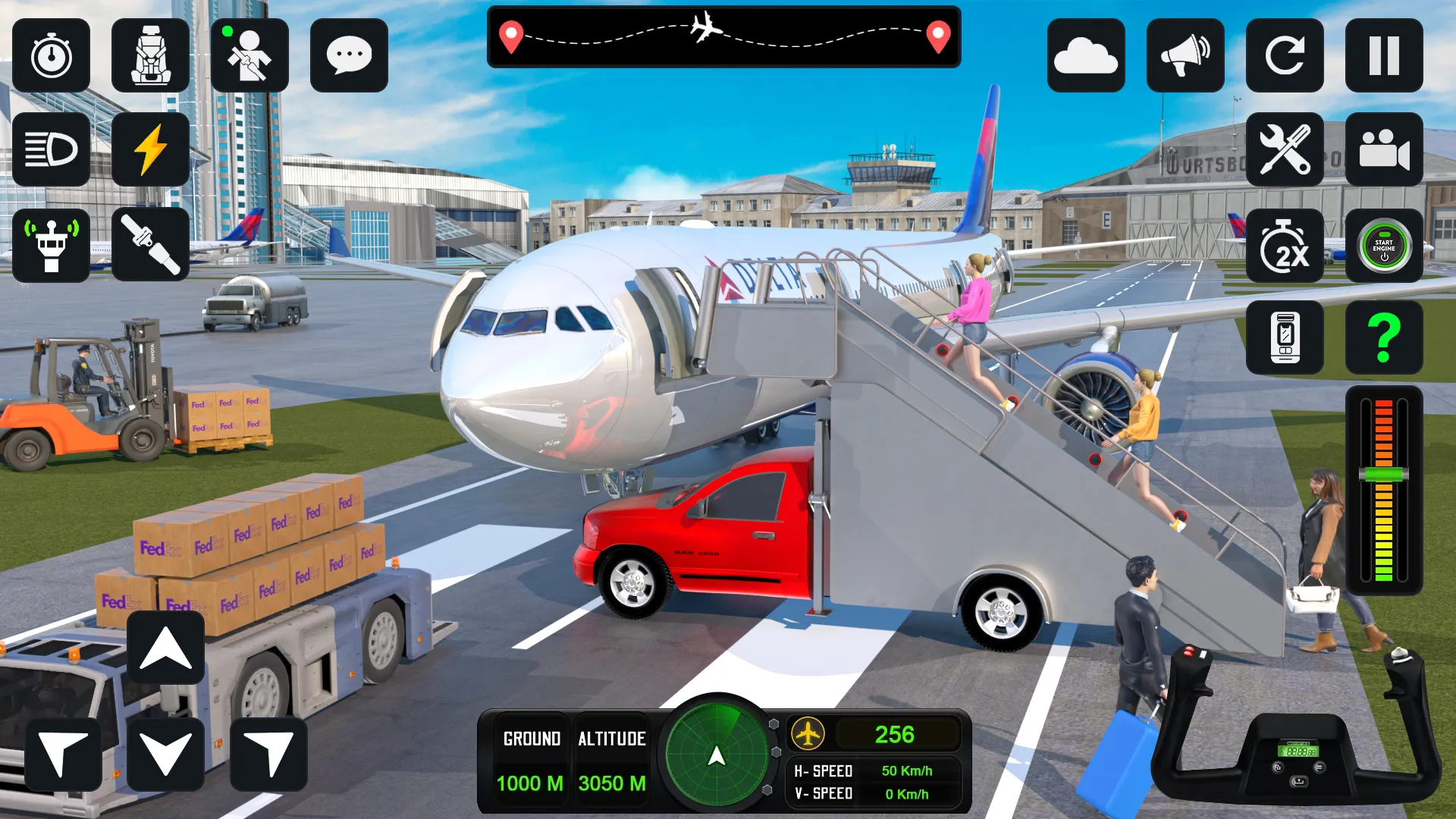Open the wrench and screwdriver repair tools

tap(1285, 149)
